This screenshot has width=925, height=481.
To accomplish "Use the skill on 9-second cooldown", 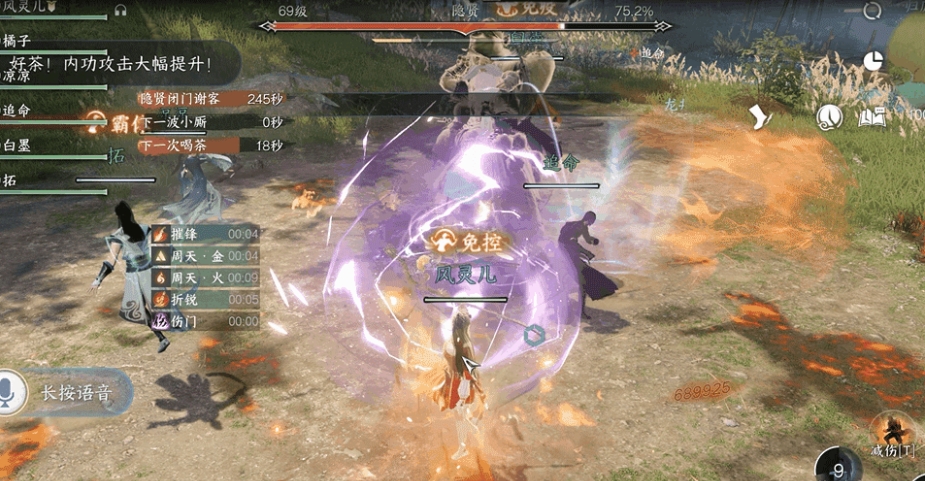I will 839,467.
